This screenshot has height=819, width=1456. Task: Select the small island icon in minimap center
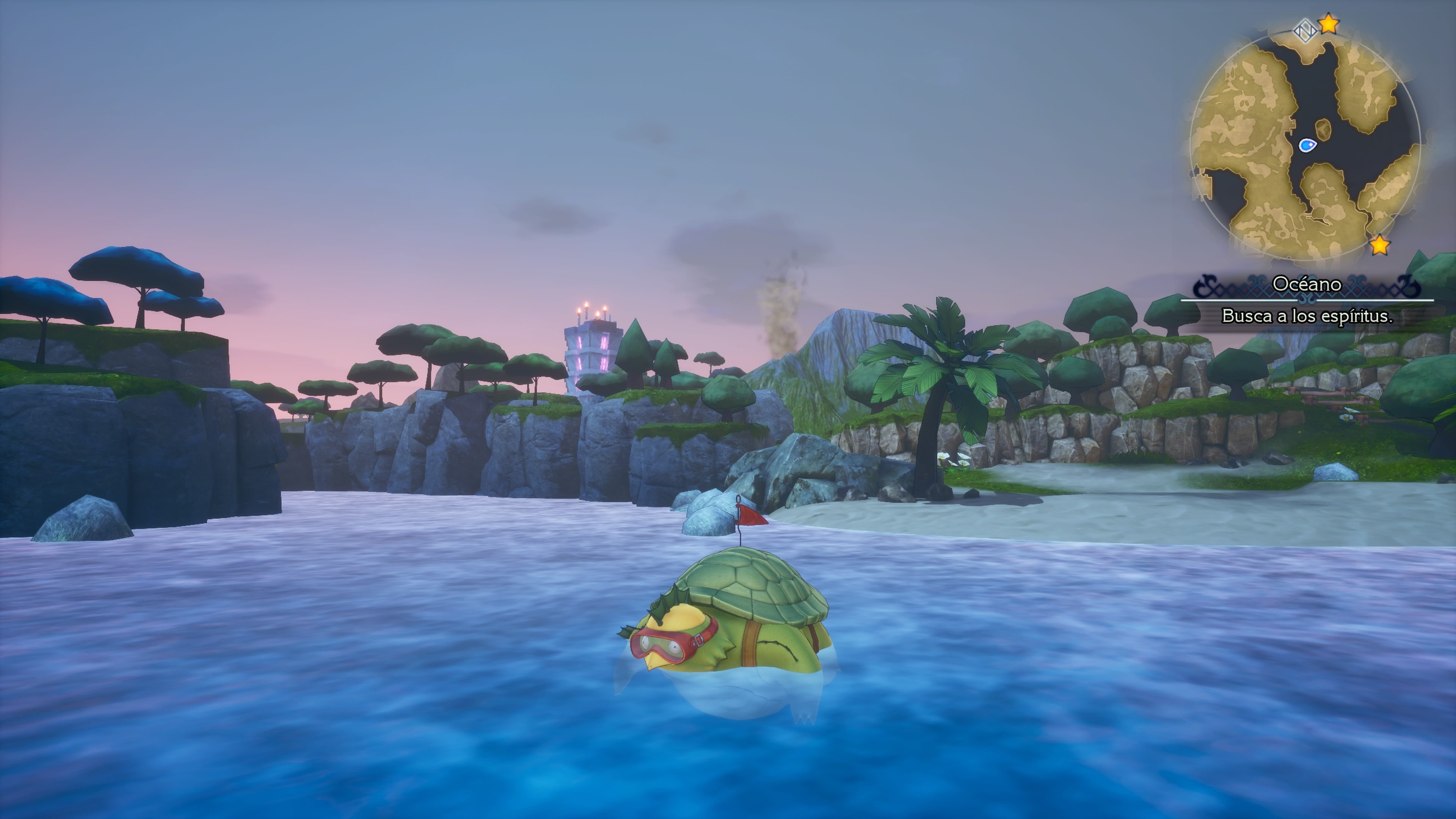point(1324,129)
